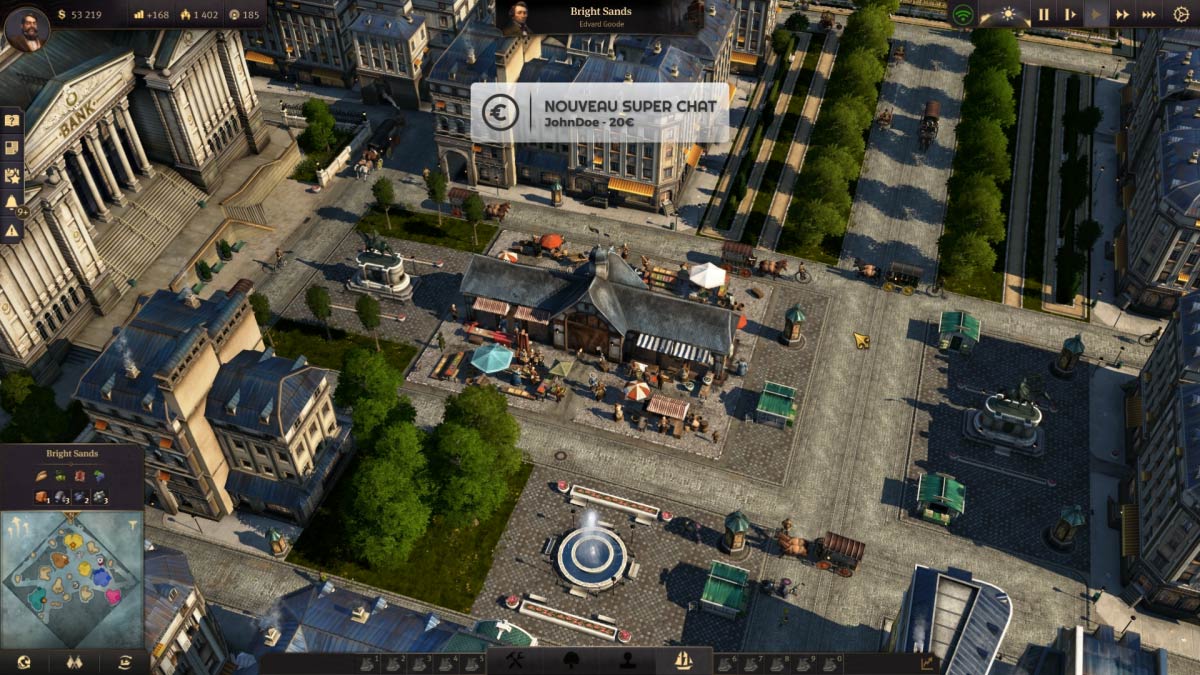Screen dimensions: 1200x675
Task: Open the player portrait profile
Action: (x=26, y=28)
